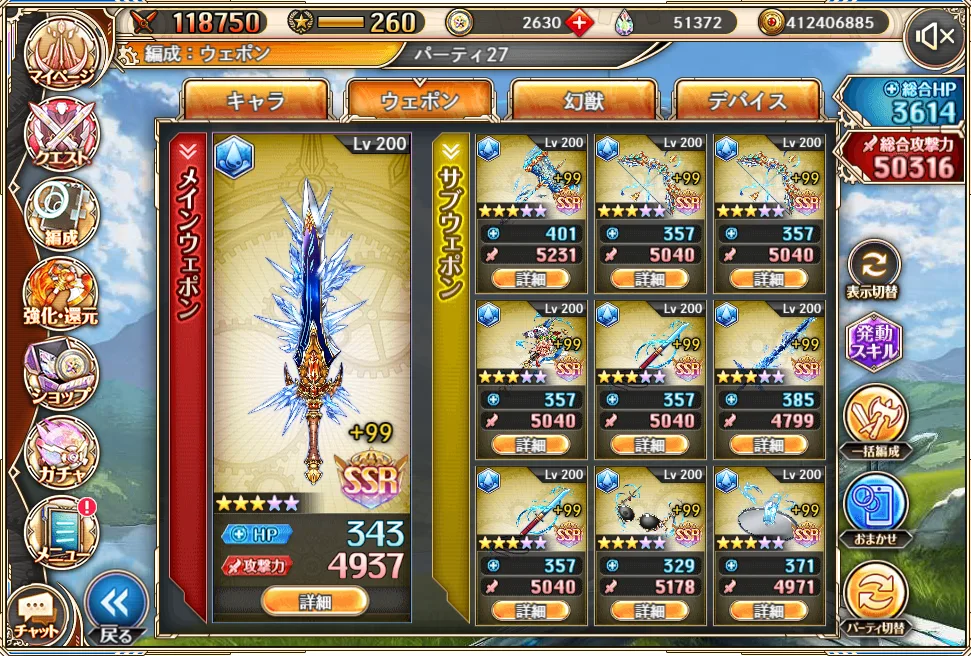The width and height of the screenshot is (971, 656).
Task: Open the メニュー button with notification
Action: pos(62,530)
